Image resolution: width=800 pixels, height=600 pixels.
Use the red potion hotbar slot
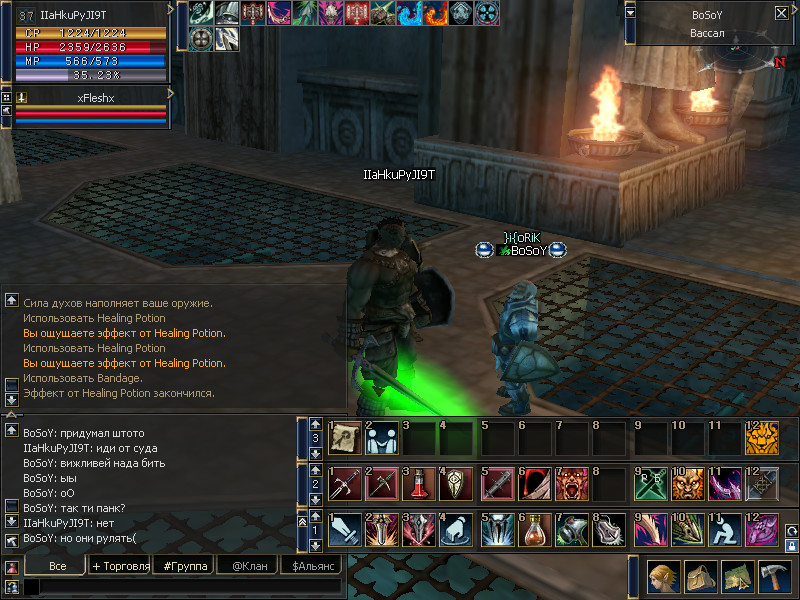[x=420, y=483]
